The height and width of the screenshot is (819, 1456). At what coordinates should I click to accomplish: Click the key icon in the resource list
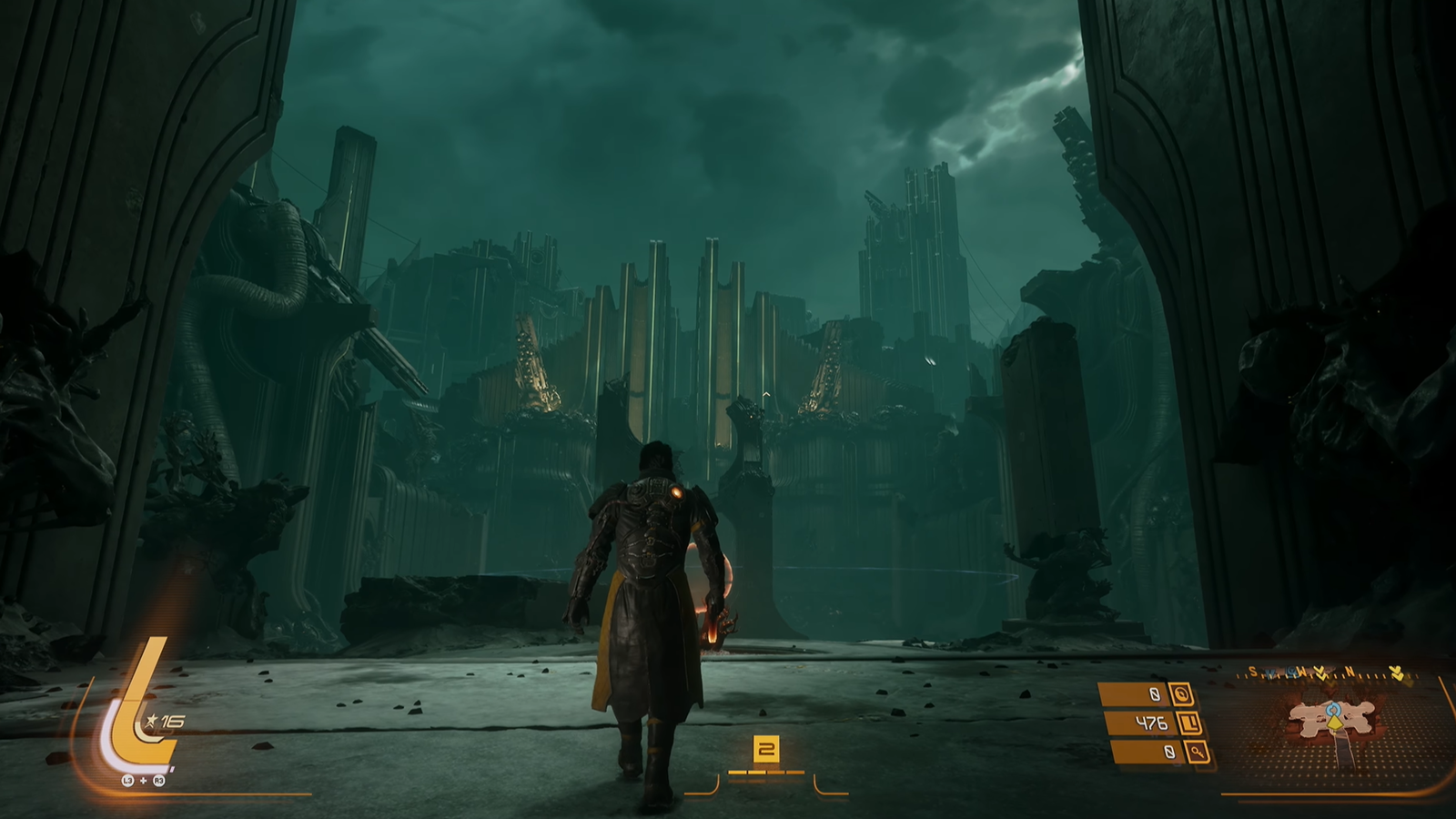click(x=1198, y=753)
